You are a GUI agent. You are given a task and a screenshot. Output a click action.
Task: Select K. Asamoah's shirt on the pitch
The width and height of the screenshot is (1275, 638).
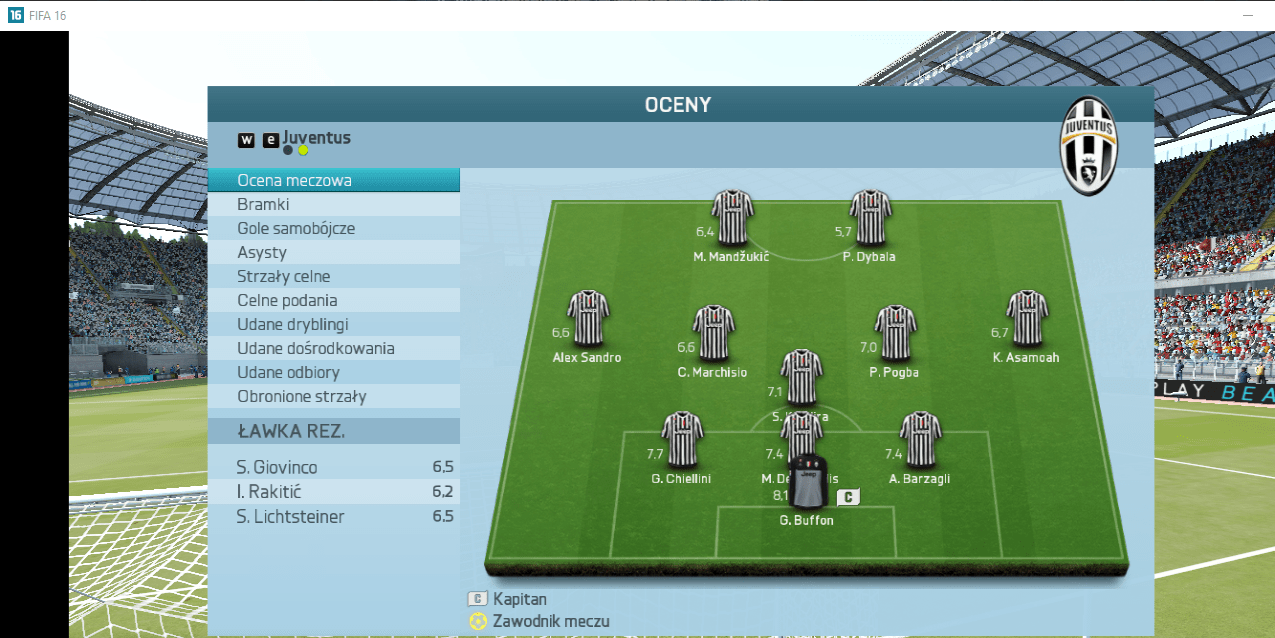1026,318
